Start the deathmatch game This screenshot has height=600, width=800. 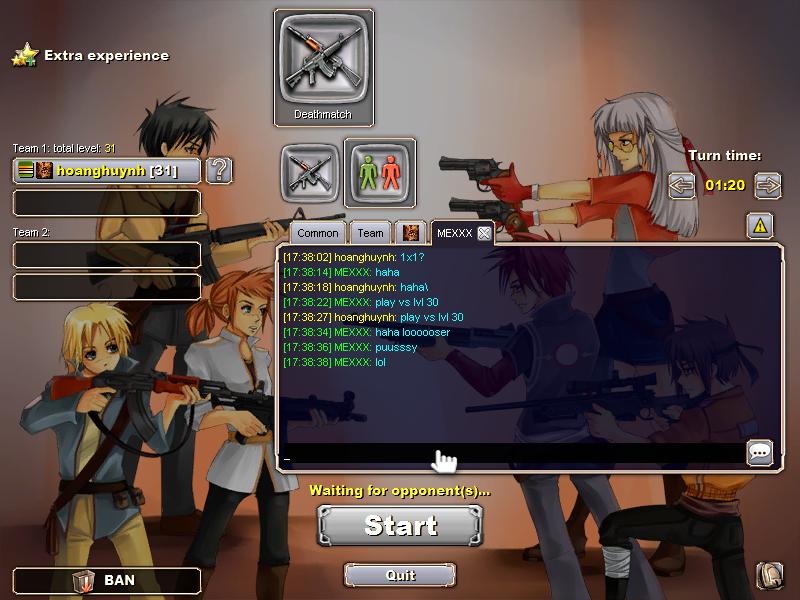click(x=400, y=526)
